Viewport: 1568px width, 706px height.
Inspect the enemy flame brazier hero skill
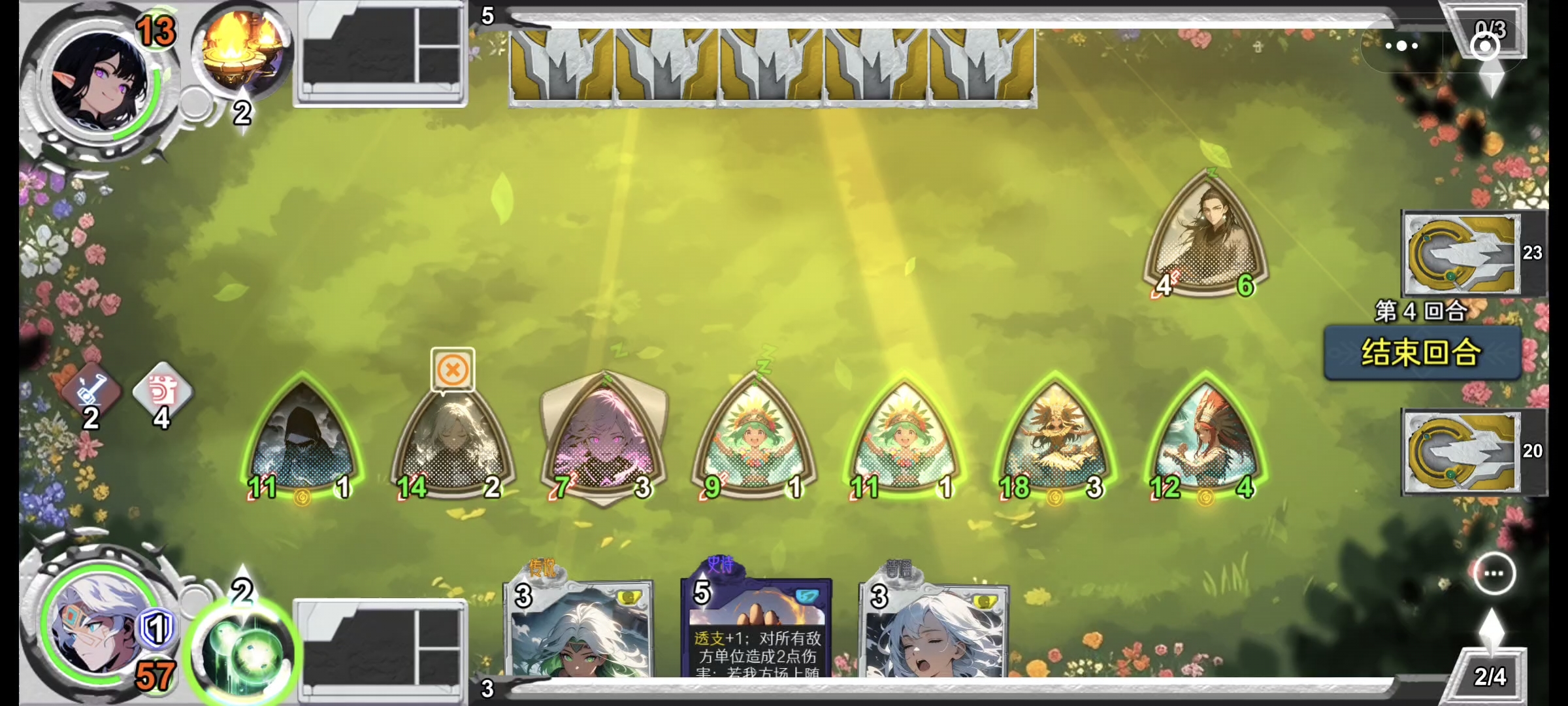242,51
